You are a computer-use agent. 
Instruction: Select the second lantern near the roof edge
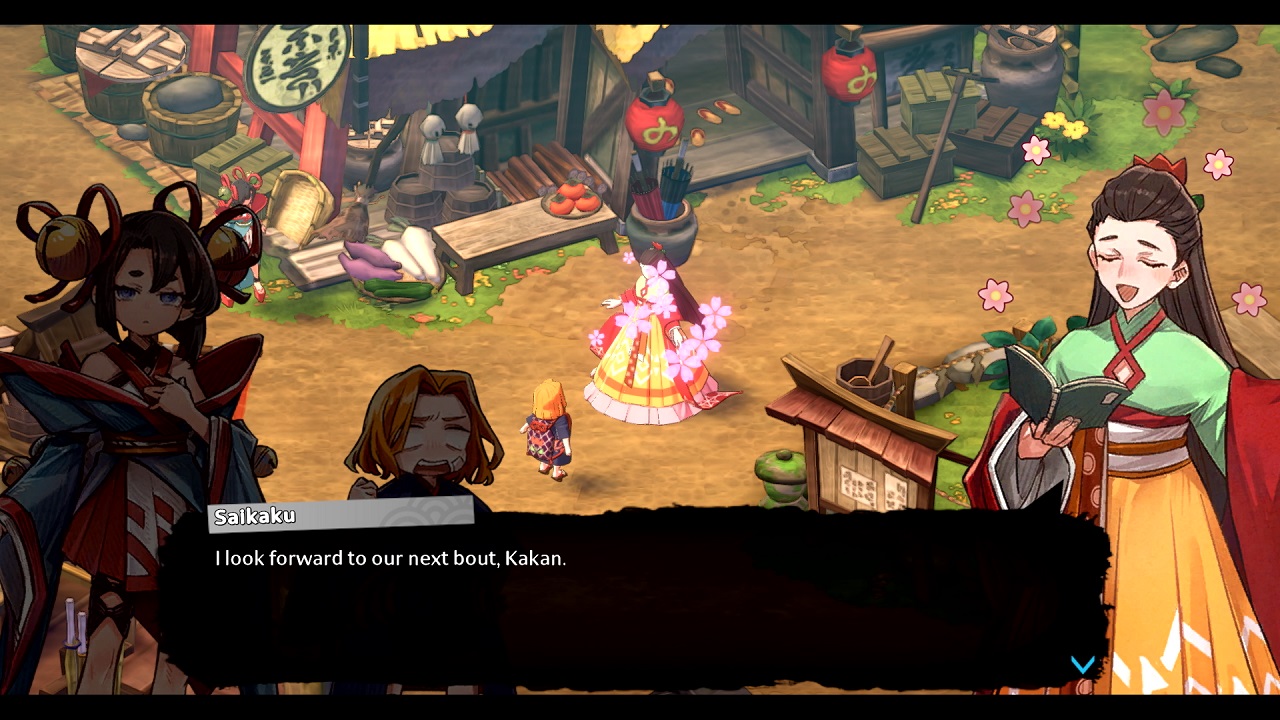[x=849, y=73]
